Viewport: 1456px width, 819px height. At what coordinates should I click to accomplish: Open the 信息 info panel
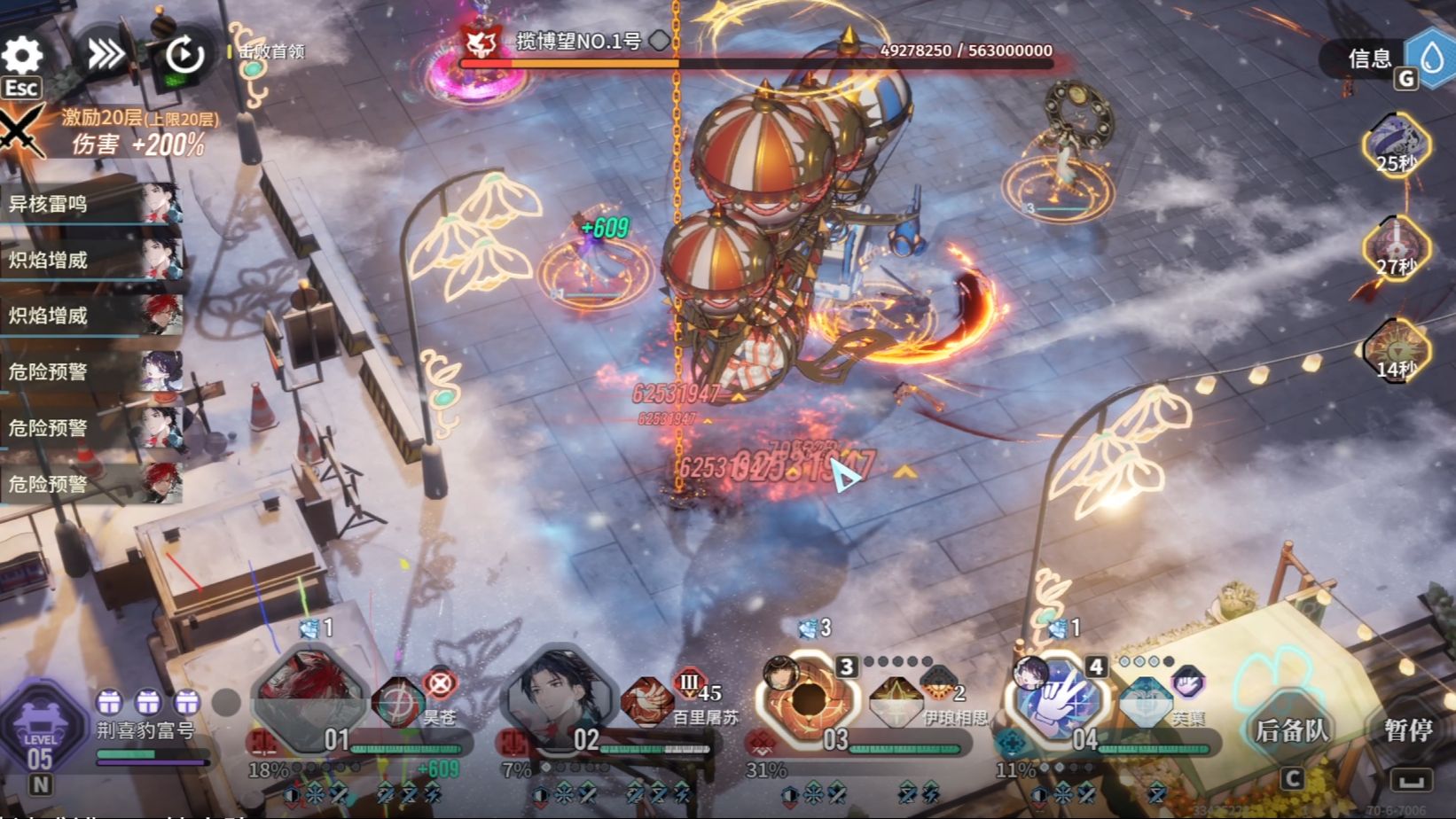[x=1370, y=58]
